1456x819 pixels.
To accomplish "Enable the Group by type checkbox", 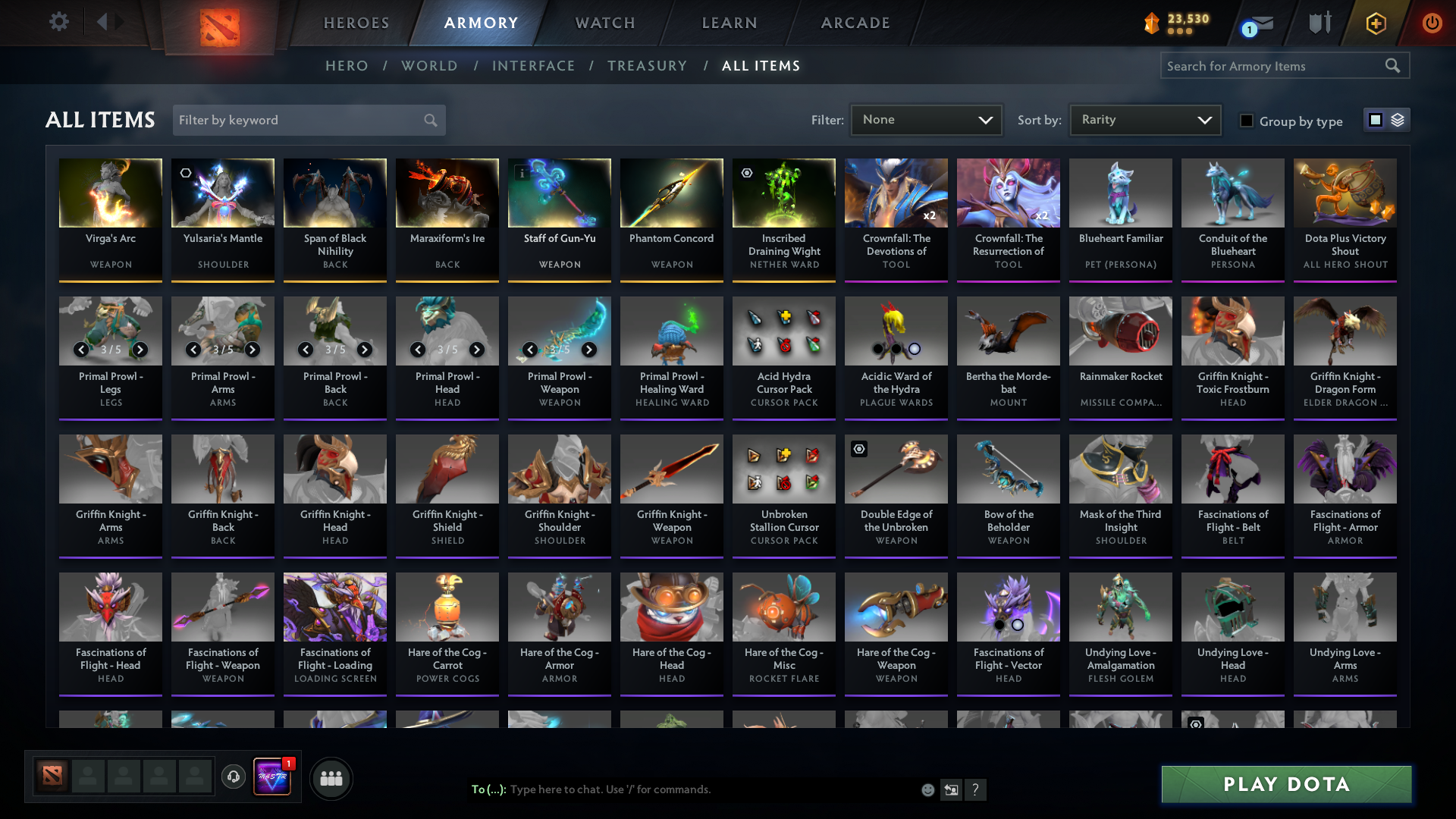I will [x=1247, y=121].
